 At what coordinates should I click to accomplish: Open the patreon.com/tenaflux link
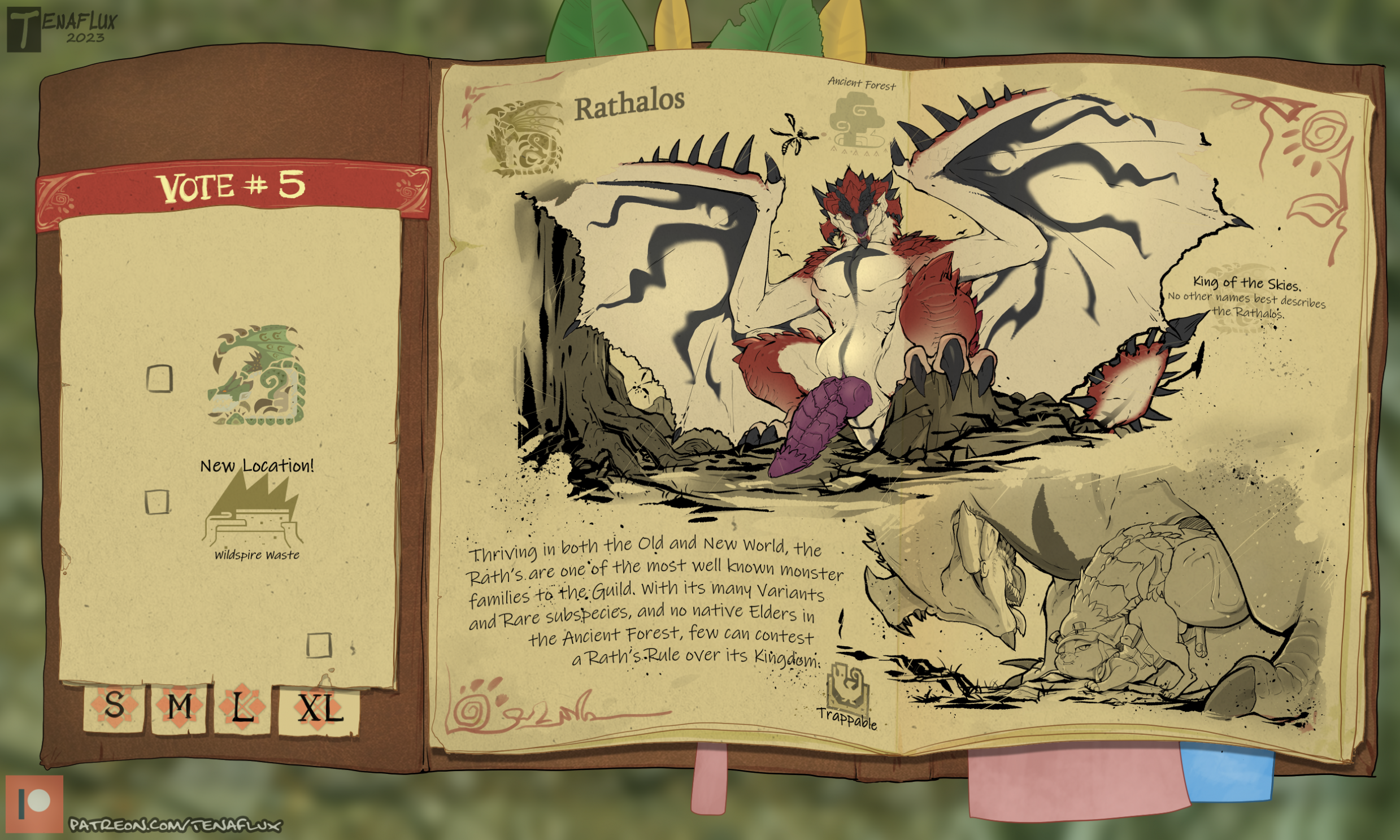pyautogui.click(x=175, y=825)
